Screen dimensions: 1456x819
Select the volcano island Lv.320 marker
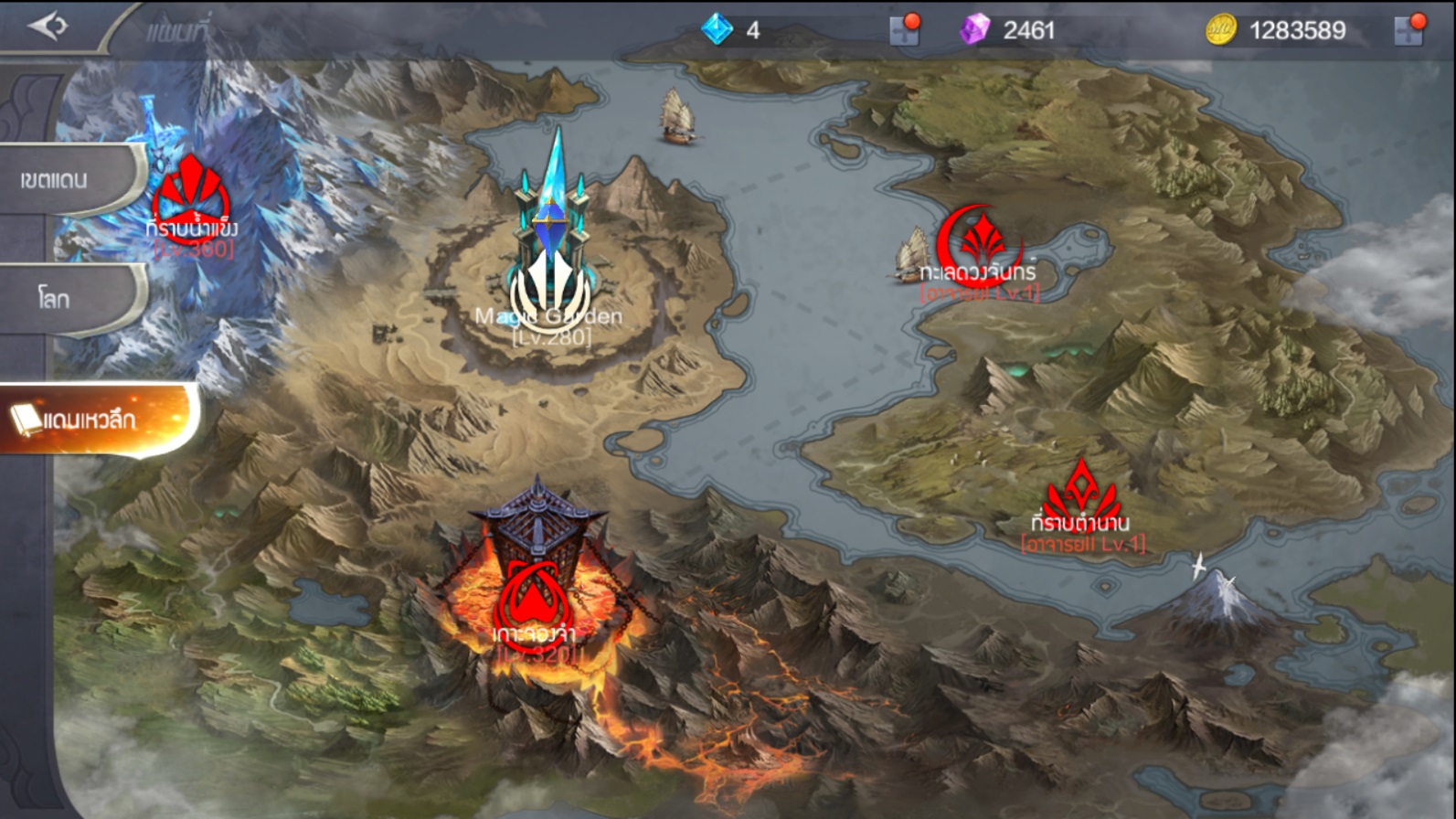click(x=534, y=599)
